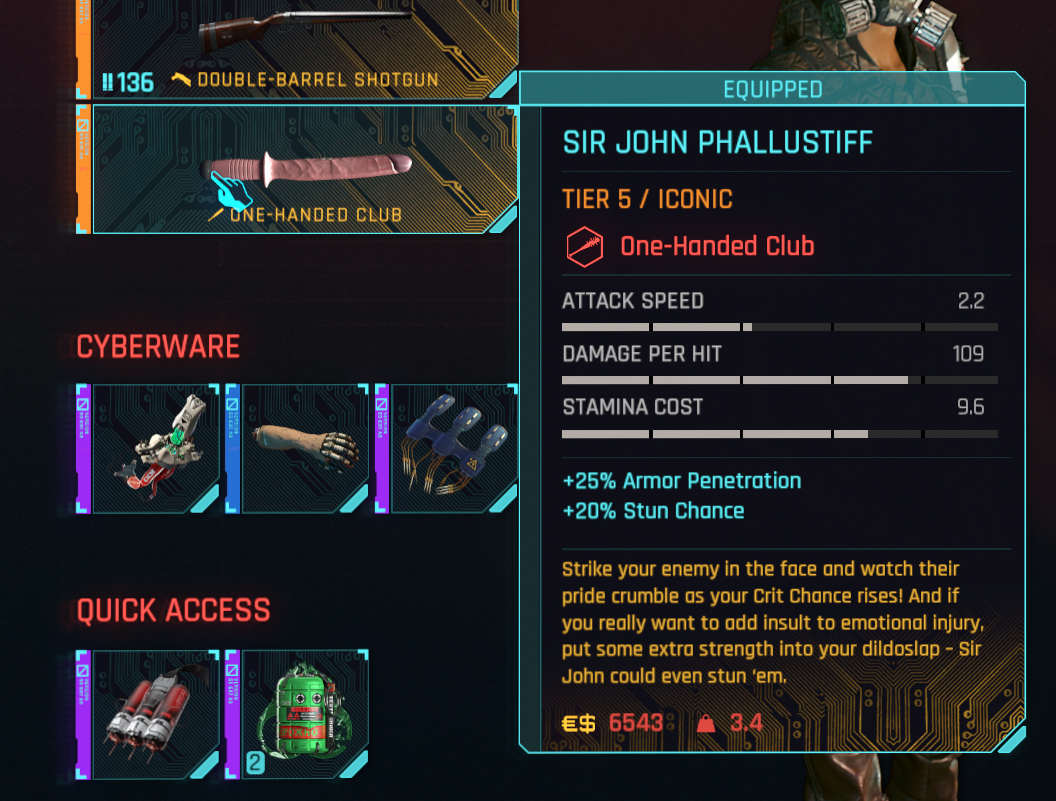Choose the green grenade quick access slot
This screenshot has height=801, width=1056.
pos(304,714)
